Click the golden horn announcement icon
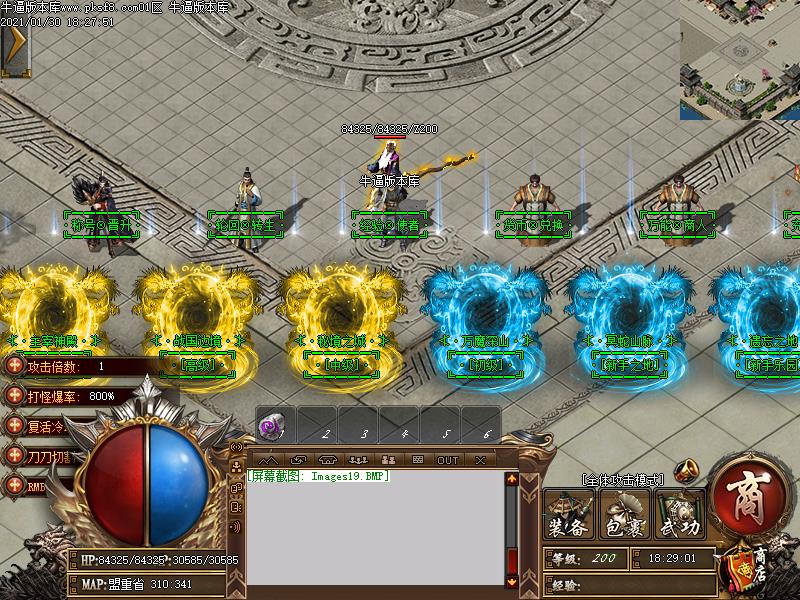 pos(686,470)
